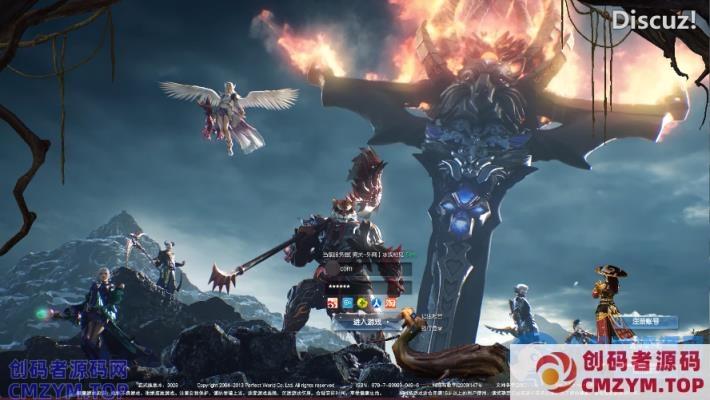Pick the green clover login icon
Image resolution: width=710 pixels, height=400 pixels.
pos(362,303)
